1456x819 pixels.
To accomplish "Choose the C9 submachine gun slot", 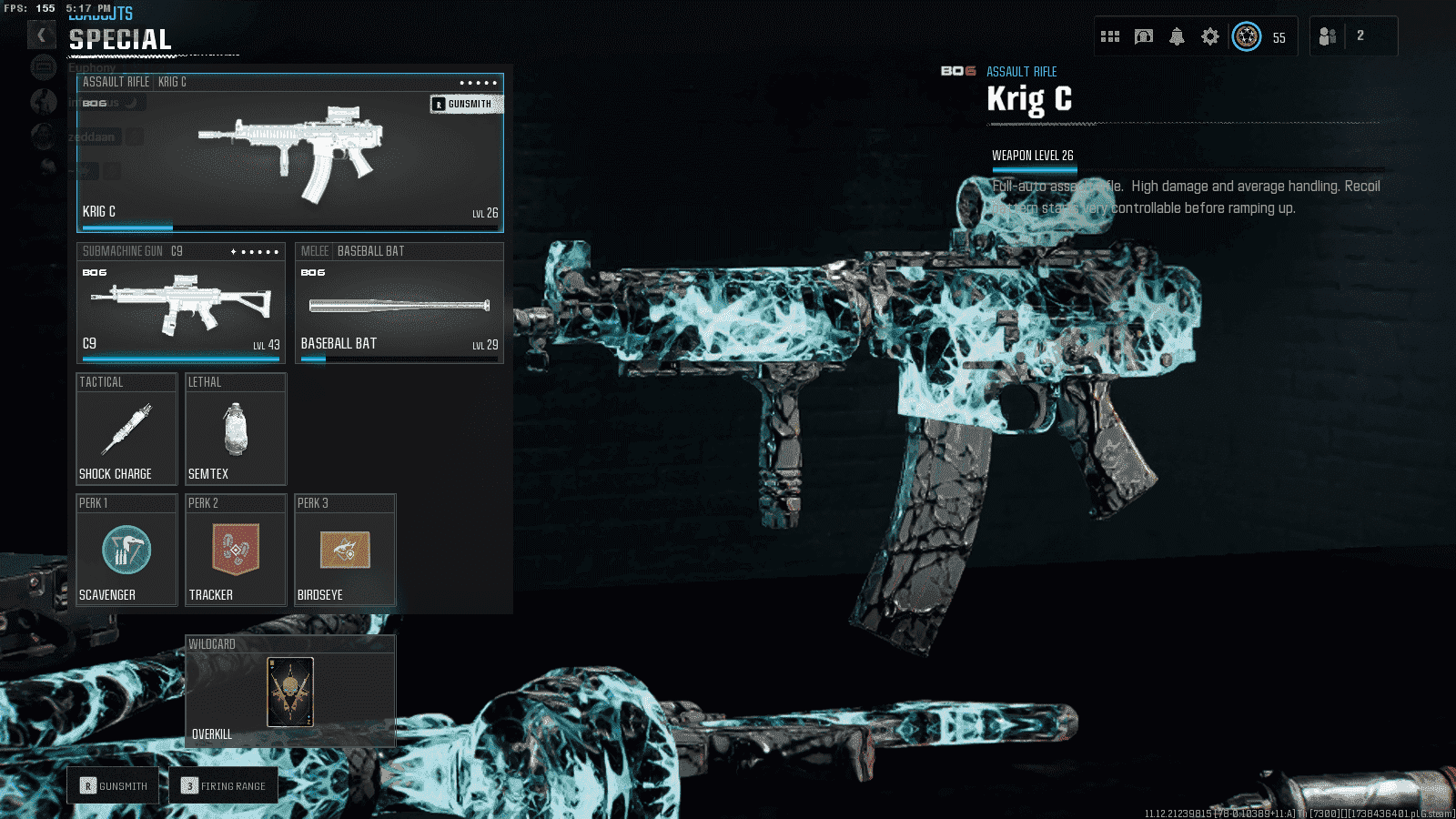I will (180, 305).
